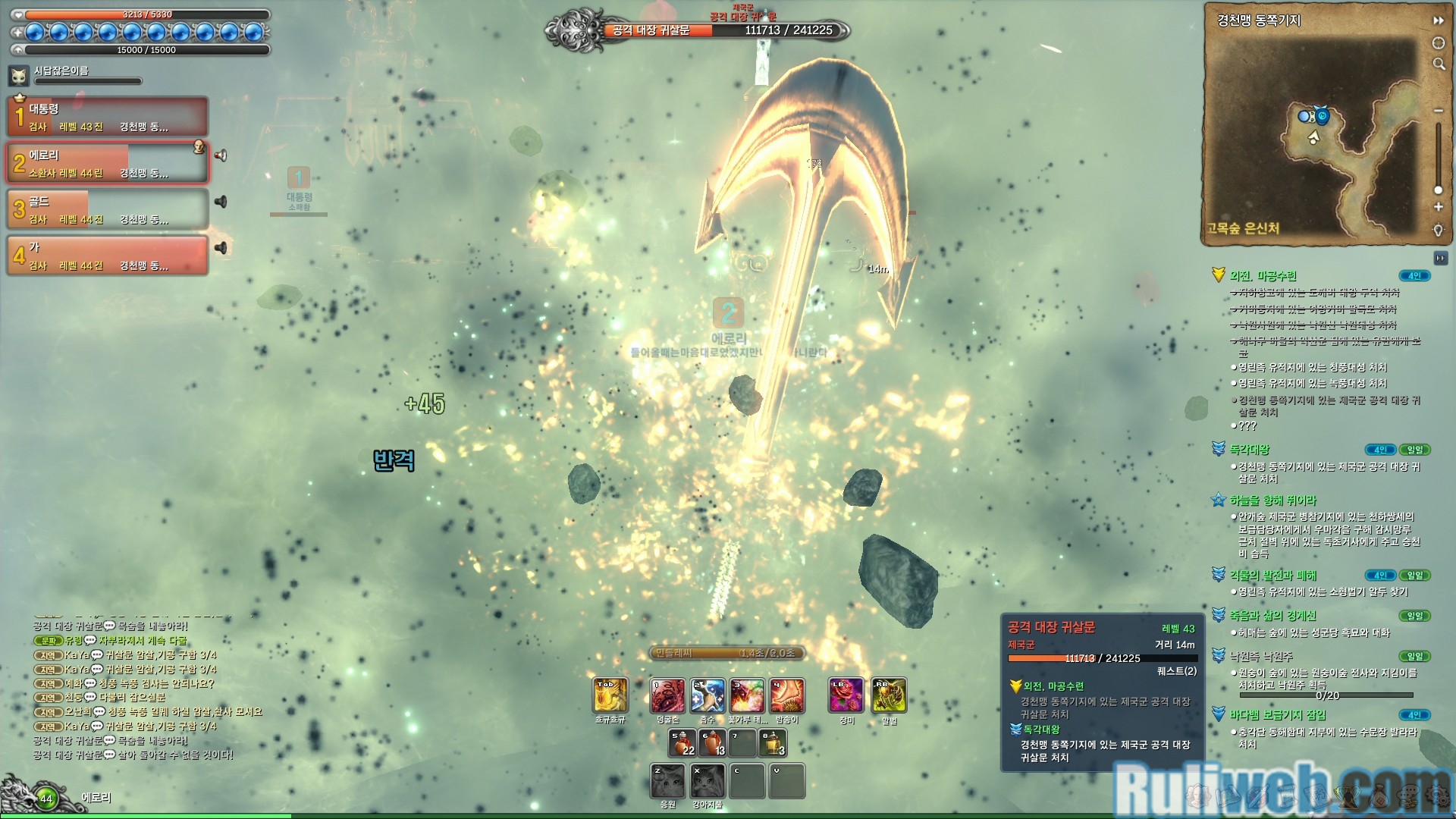Select party member 골드 frame
This screenshot has width=1456, height=819.
[108, 209]
